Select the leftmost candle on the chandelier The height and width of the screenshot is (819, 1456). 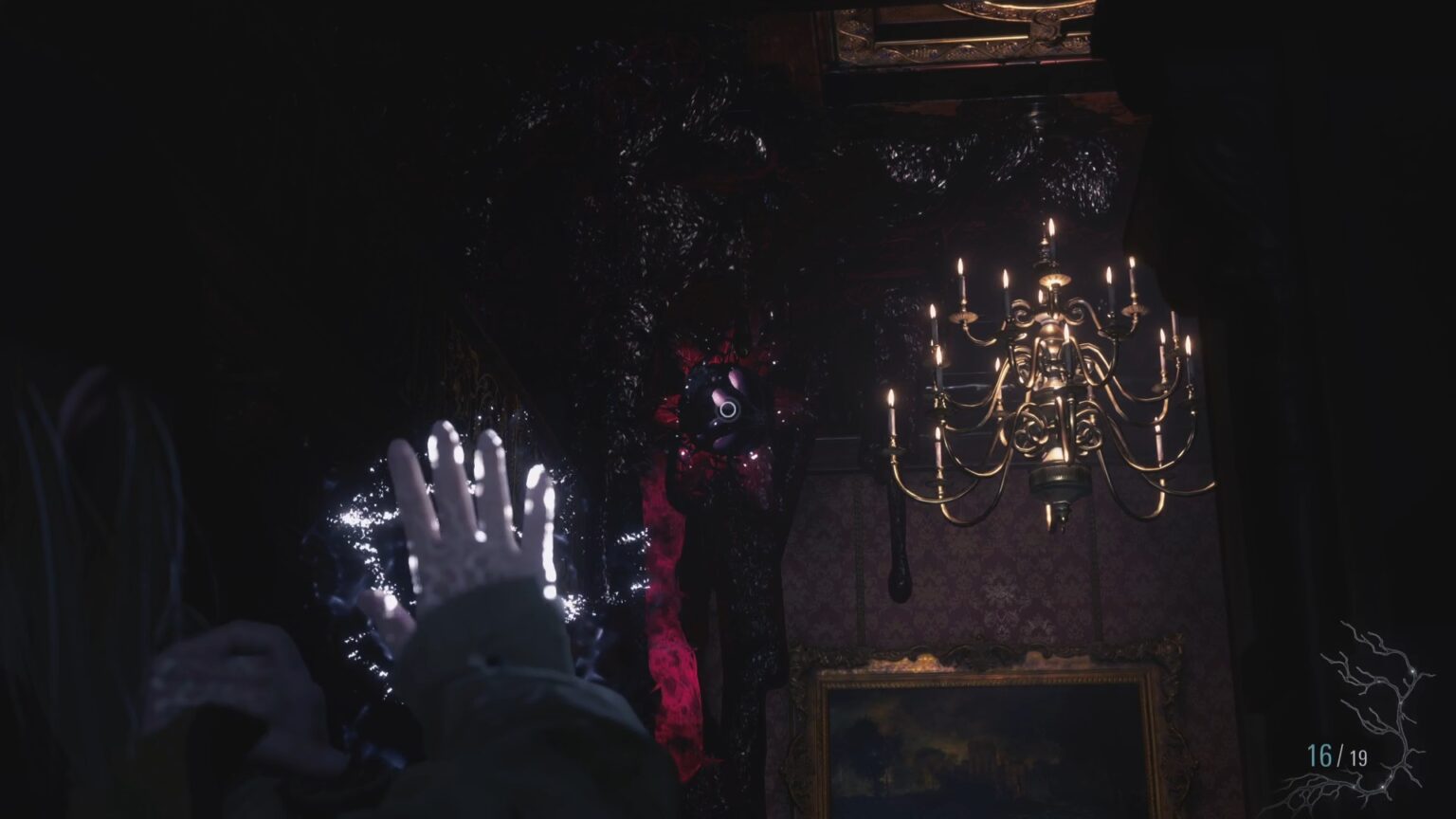coord(892,408)
